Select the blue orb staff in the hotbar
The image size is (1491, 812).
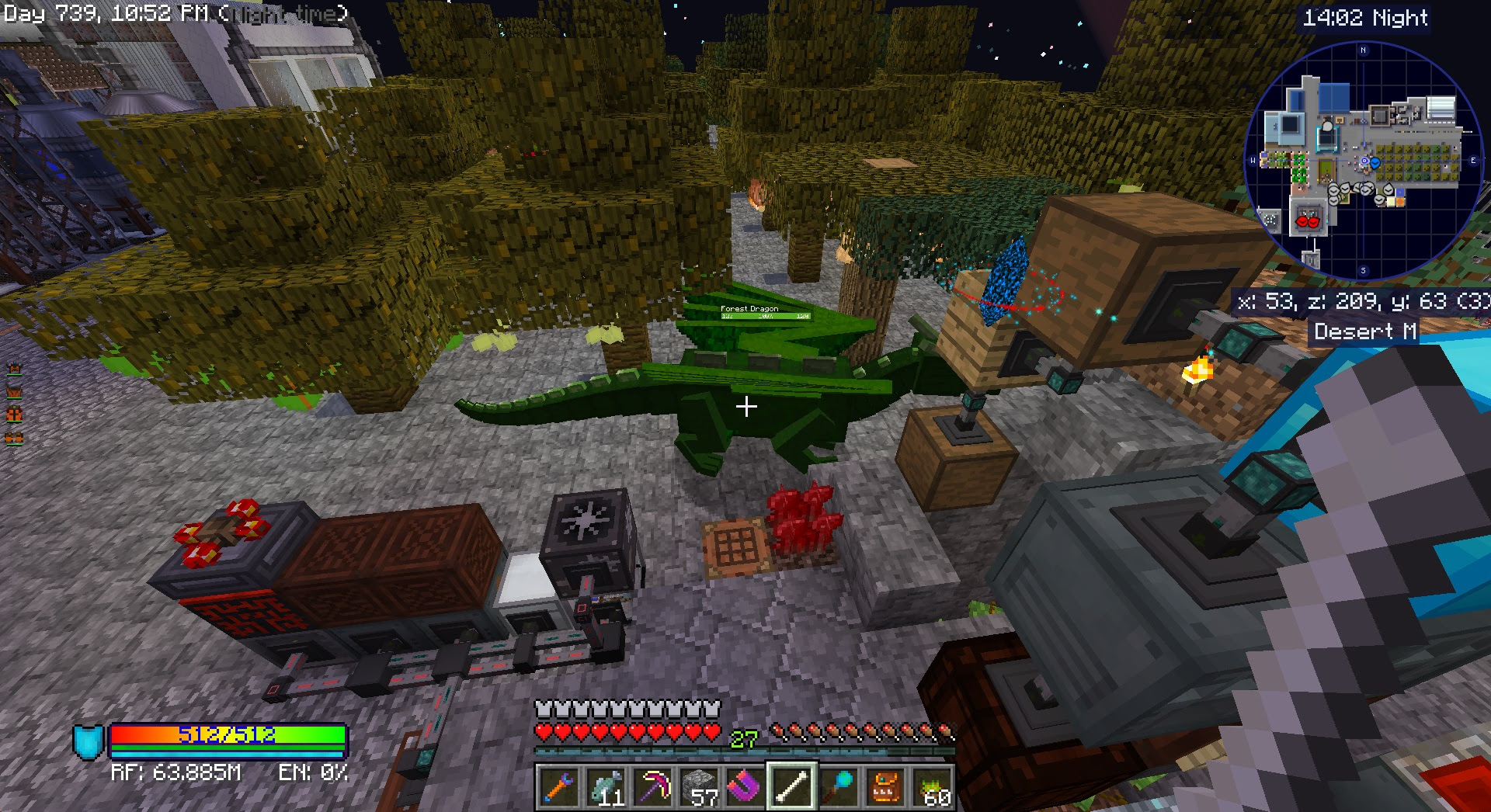pyautogui.click(x=839, y=786)
